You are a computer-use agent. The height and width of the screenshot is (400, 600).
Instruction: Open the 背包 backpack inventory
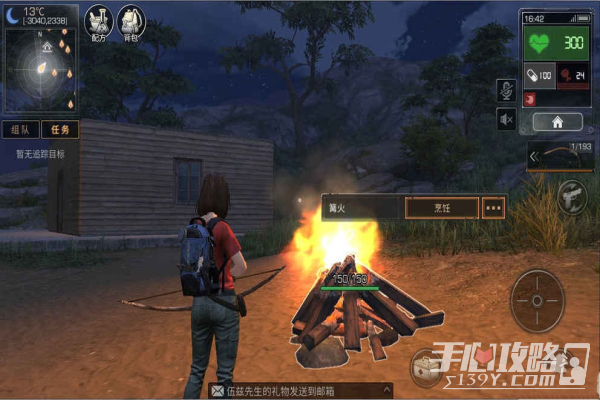pos(131,21)
